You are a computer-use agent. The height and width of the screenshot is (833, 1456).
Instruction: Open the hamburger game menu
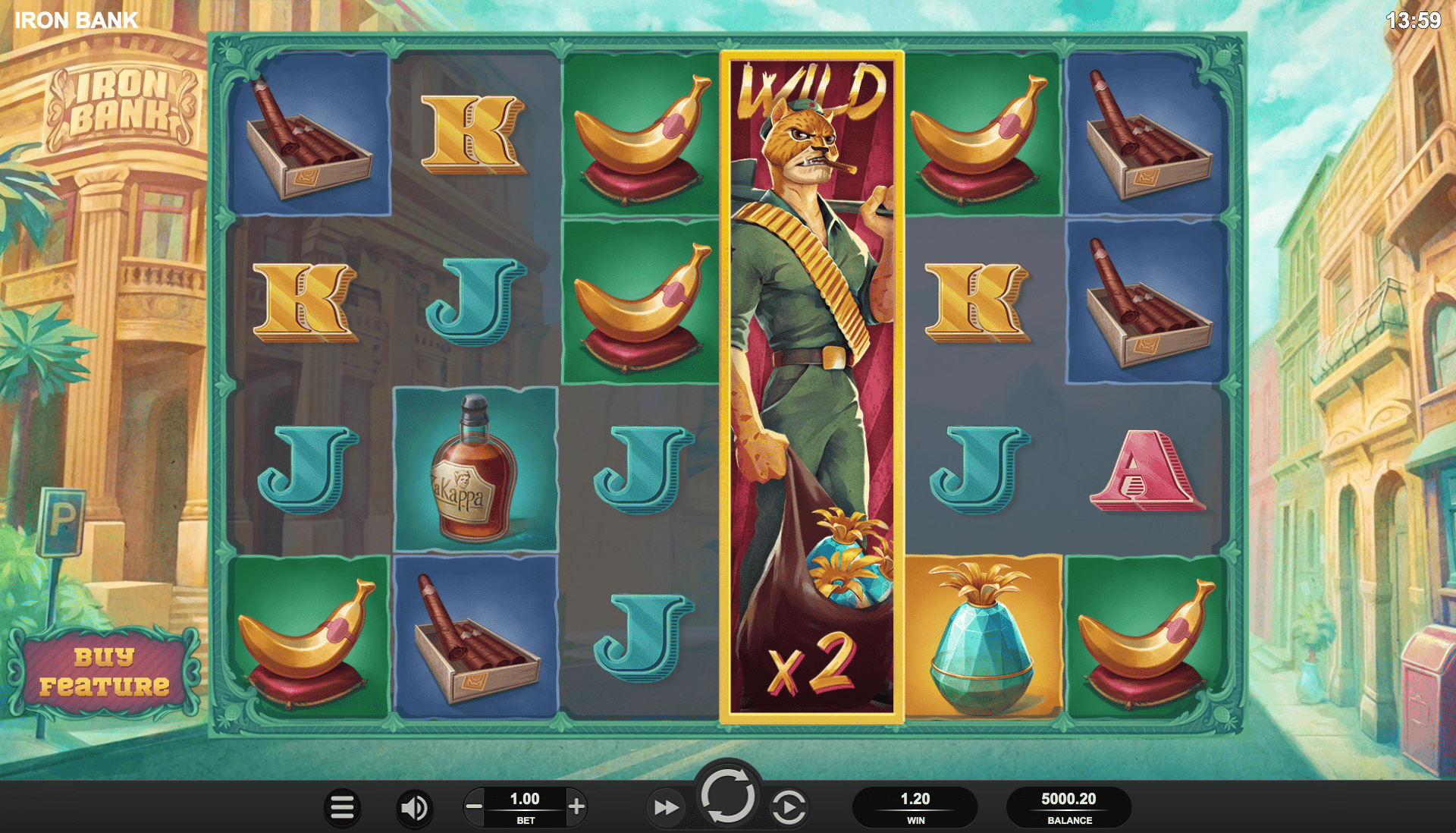point(341,806)
